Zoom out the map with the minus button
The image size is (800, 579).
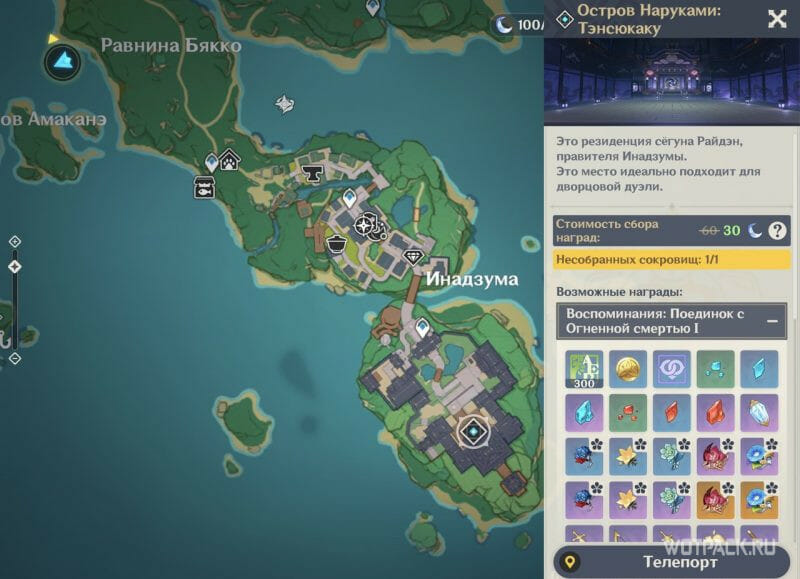[14, 357]
